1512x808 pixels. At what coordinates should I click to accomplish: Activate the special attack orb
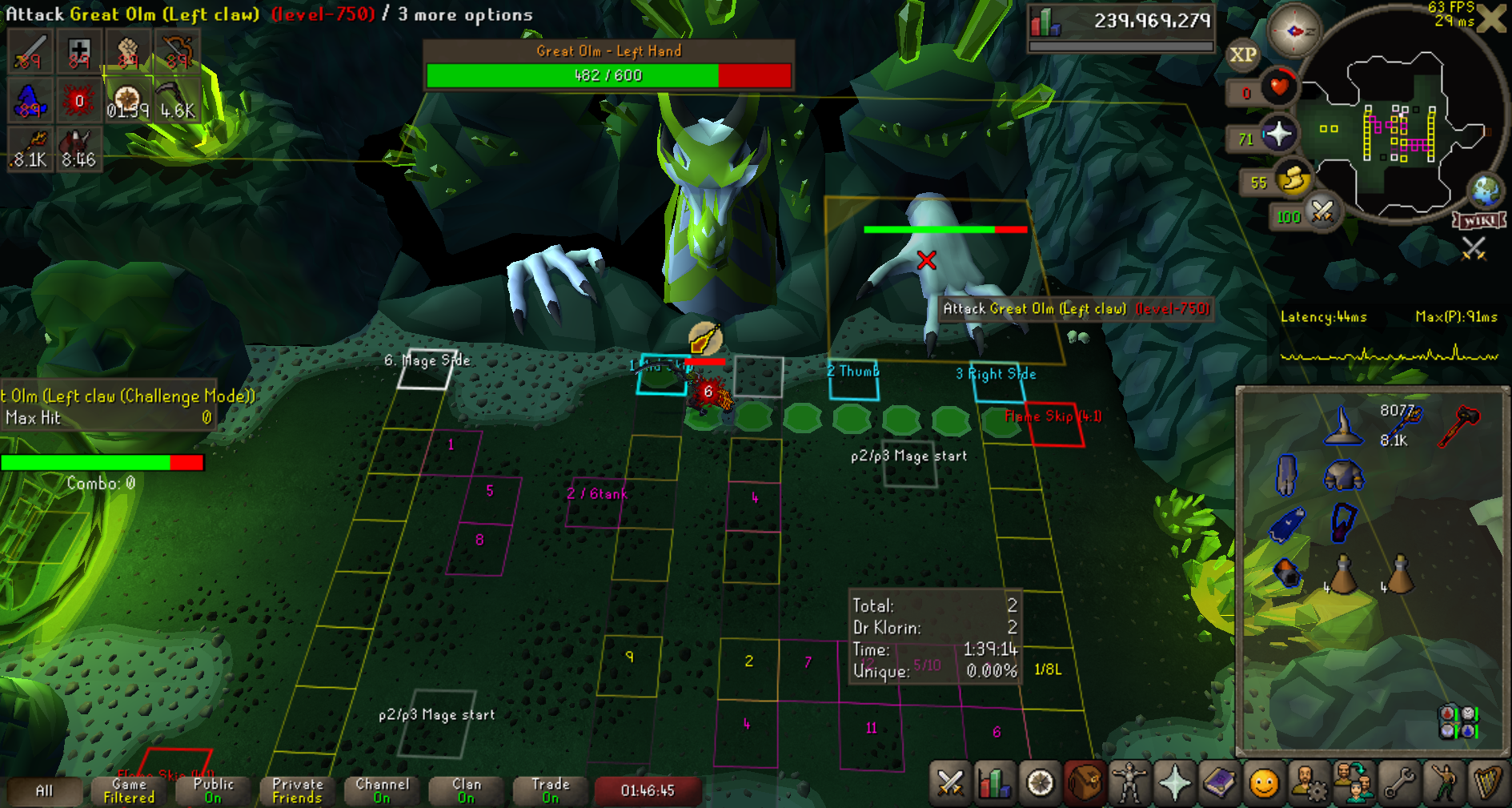coord(1322,212)
